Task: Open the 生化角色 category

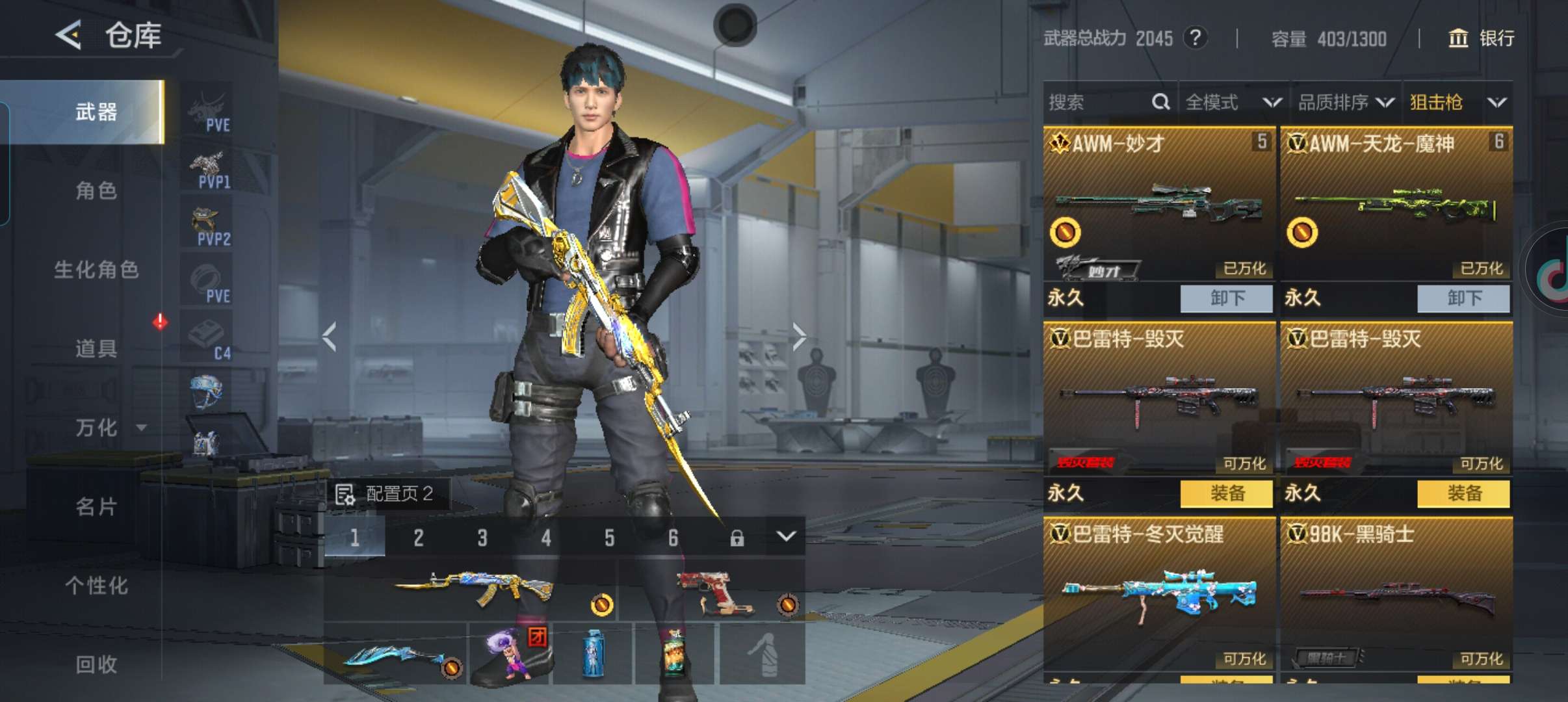Action: point(96,270)
